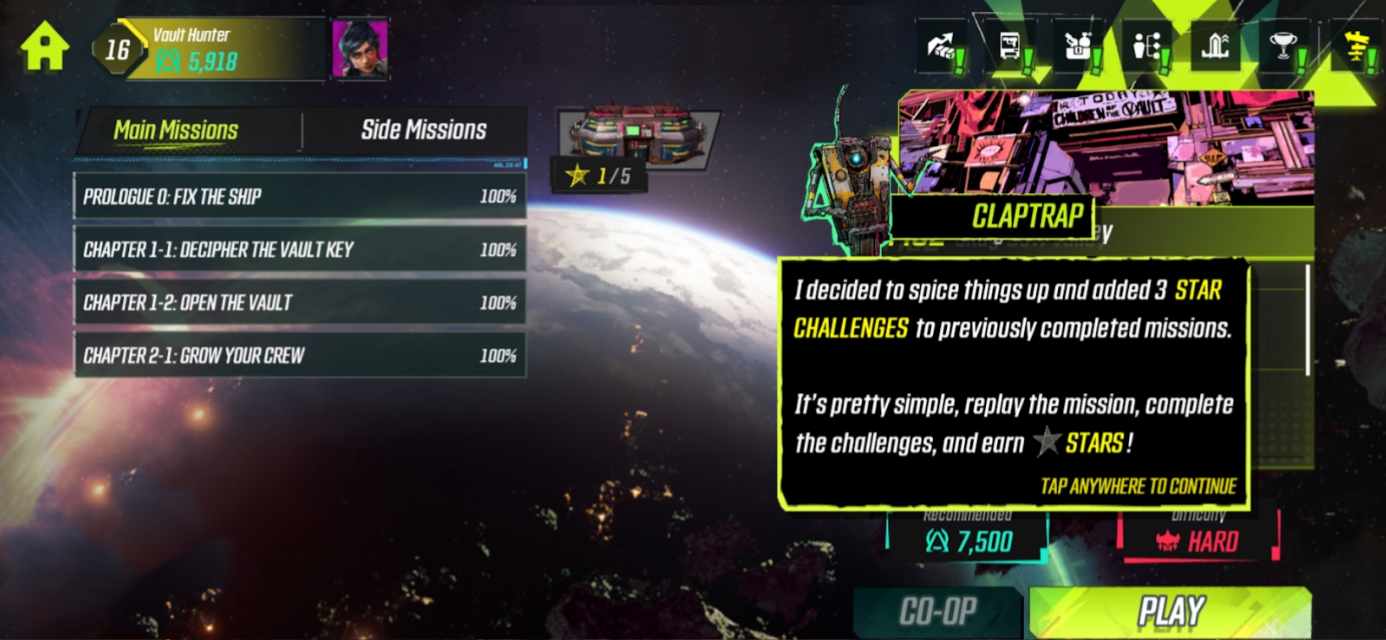Open the rank-up chevron icon
The width and height of the screenshot is (1386, 640).
[x=1214, y=47]
